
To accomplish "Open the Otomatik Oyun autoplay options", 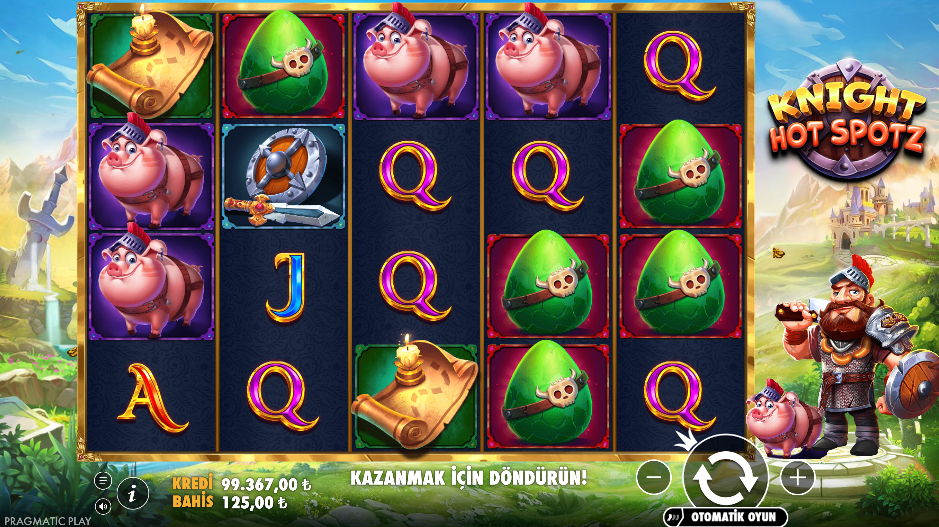I will point(725,517).
